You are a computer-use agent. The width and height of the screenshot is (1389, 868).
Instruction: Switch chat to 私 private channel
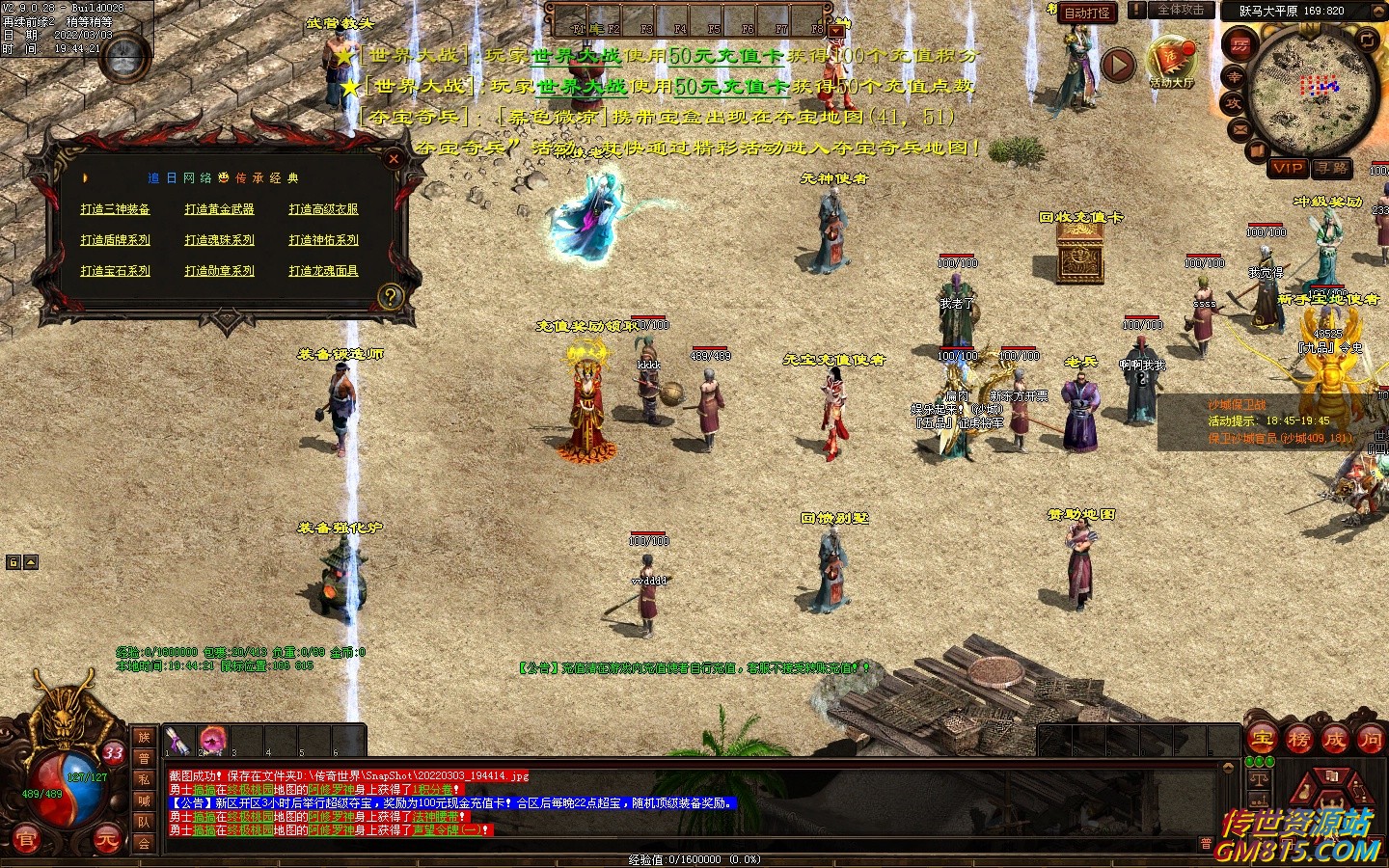pyautogui.click(x=144, y=779)
